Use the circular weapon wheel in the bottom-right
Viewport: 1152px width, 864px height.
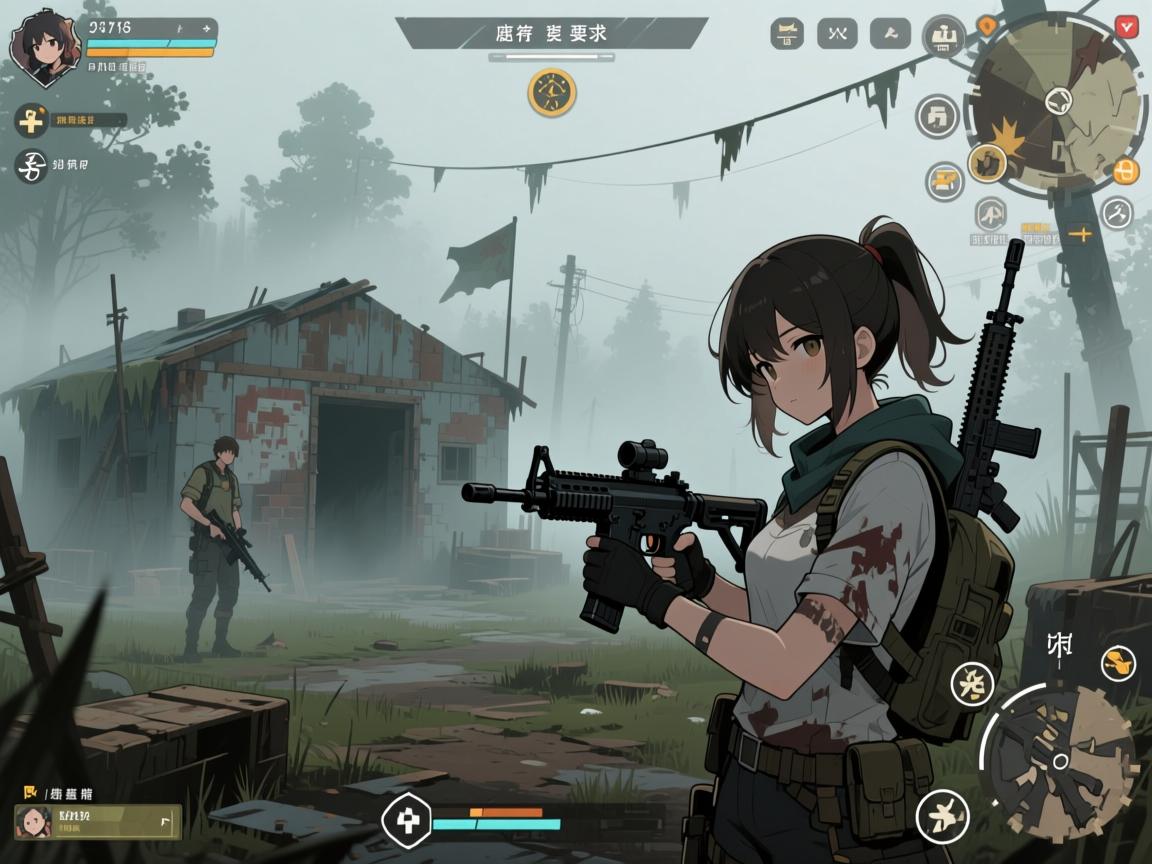point(1060,760)
